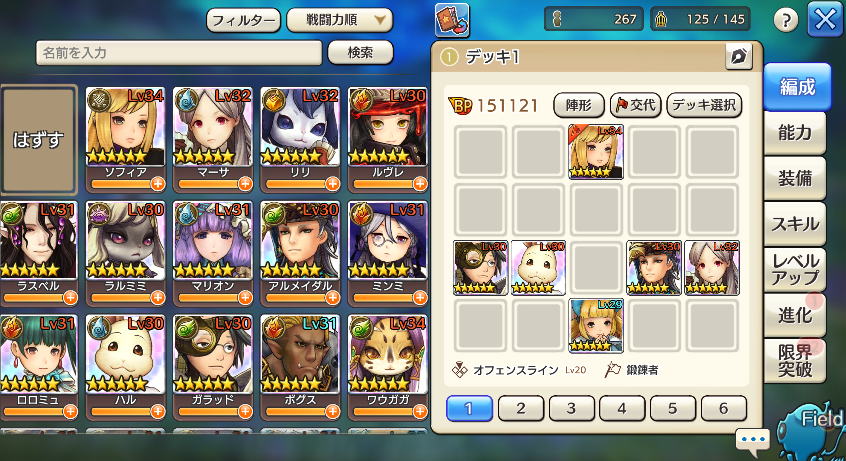This screenshot has height=461, width=846.
Task: Open the 能力 abilities tab
Action: pyautogui.click(x=795, y=132)
